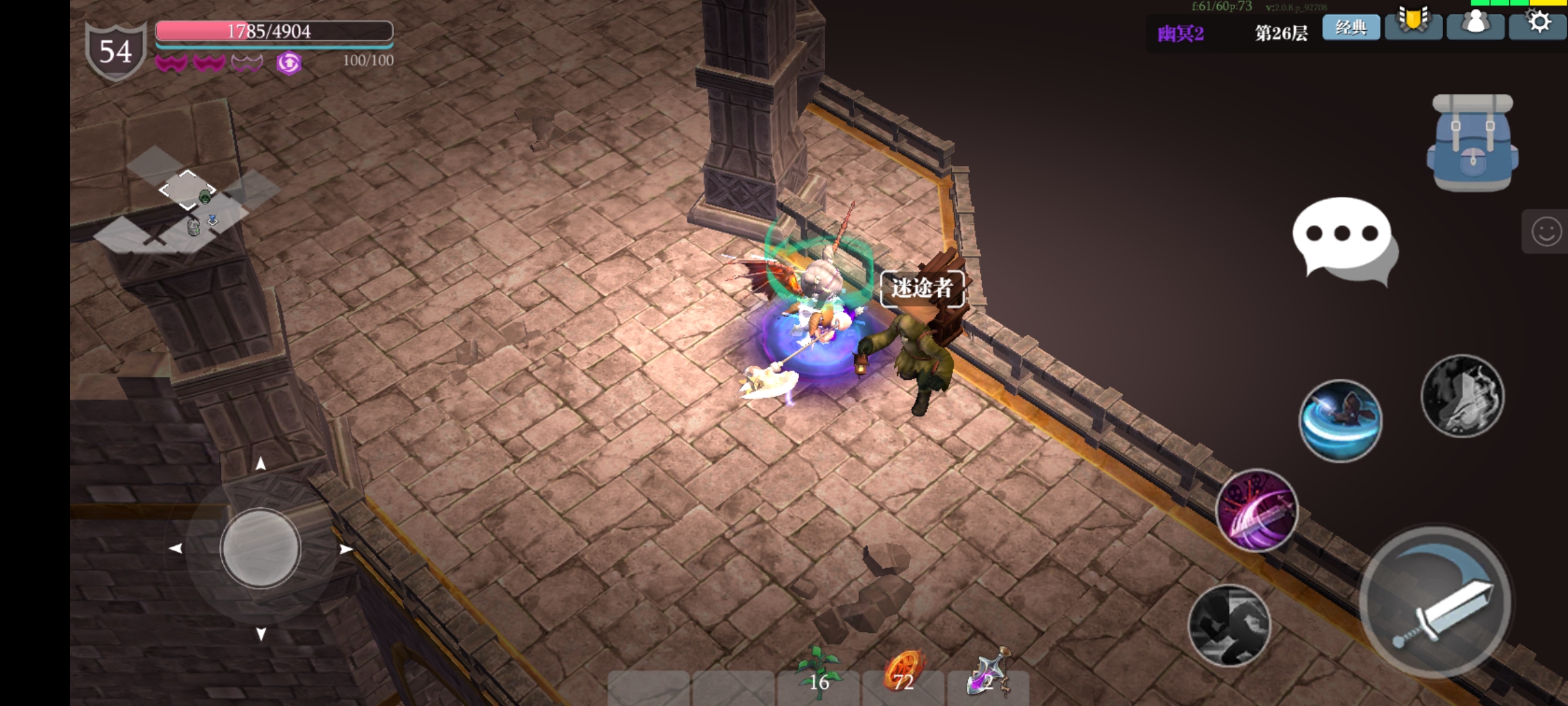Select the 迷途者 name tag
This screenshot has width=1568, height=706.
tap(922, 288)
